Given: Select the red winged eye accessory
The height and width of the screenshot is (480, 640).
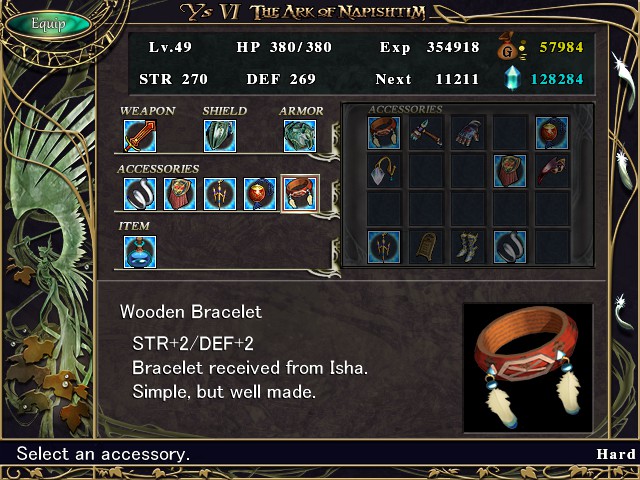Looking at the screenshot, I should (551, 171).
